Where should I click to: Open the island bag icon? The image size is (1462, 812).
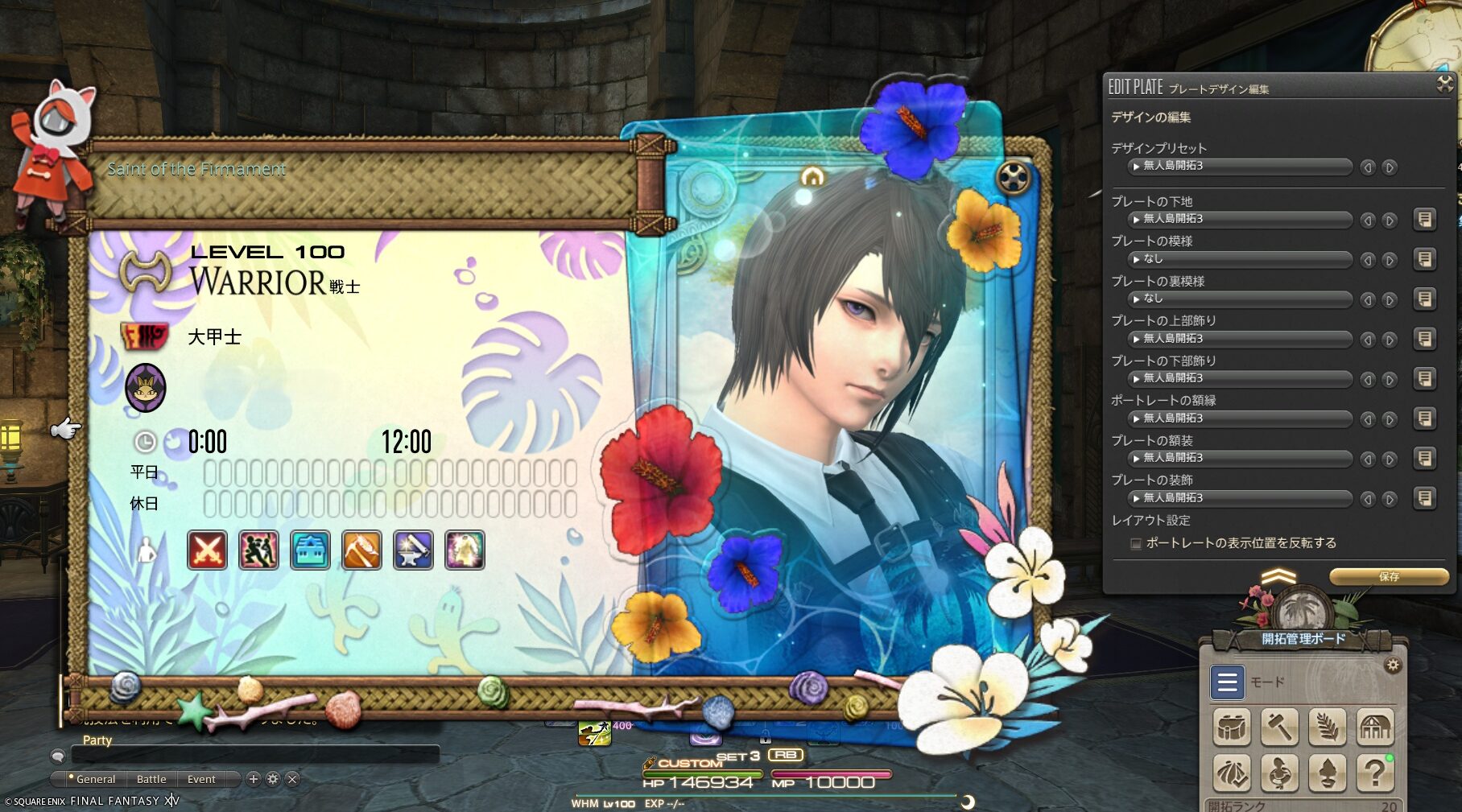(x=1232, y=728)
